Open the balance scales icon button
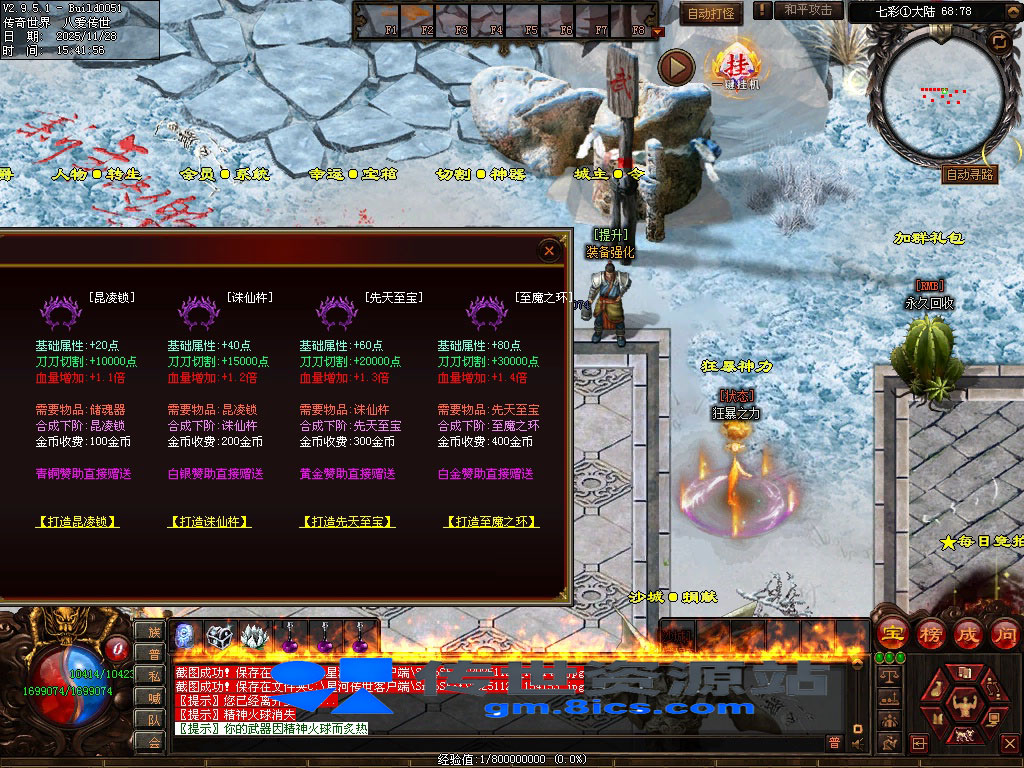This screenshot has height=768, width=1024. (x=891, y=677)
